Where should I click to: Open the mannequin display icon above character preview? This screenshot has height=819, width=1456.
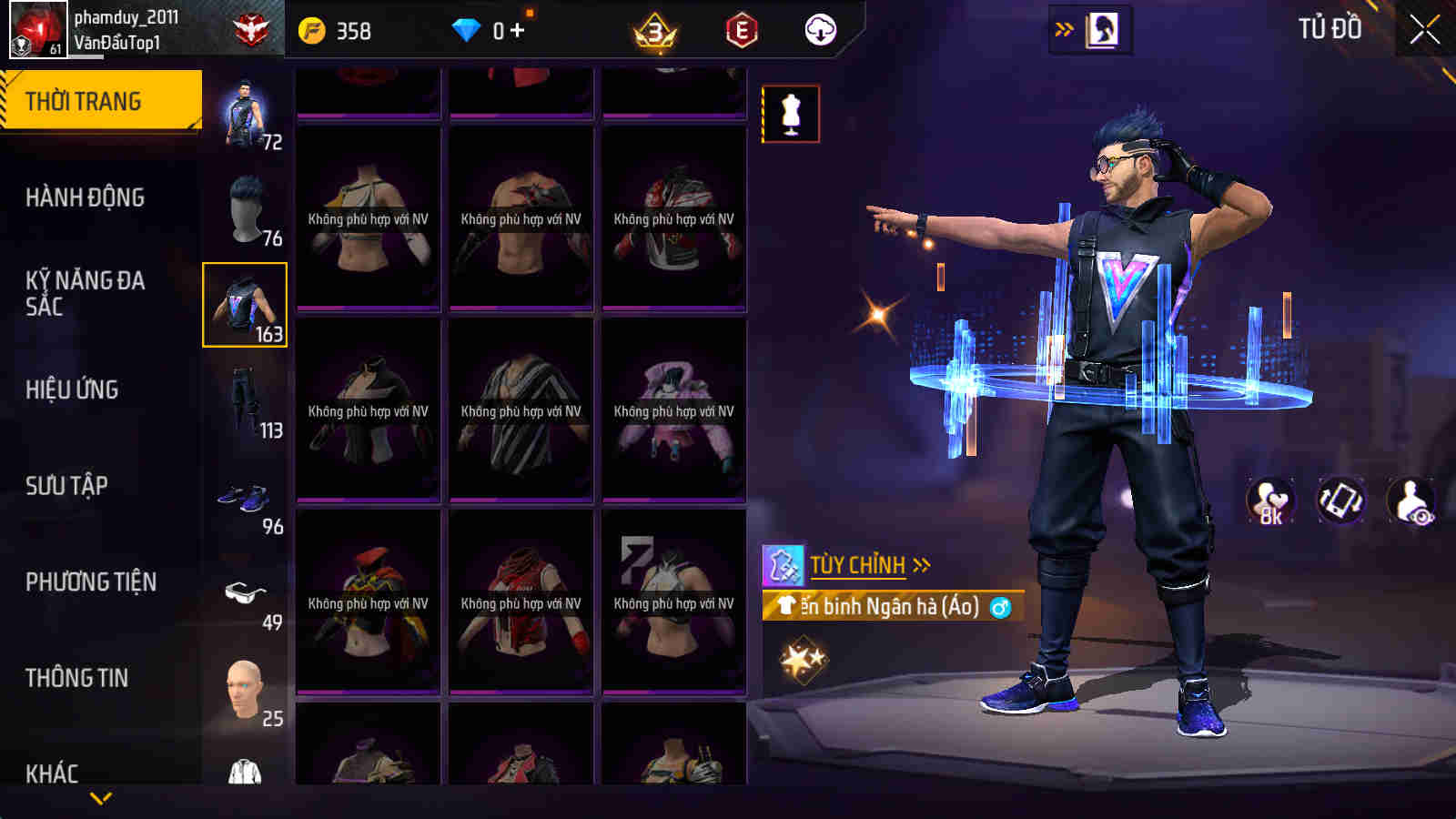coord(792,114)
